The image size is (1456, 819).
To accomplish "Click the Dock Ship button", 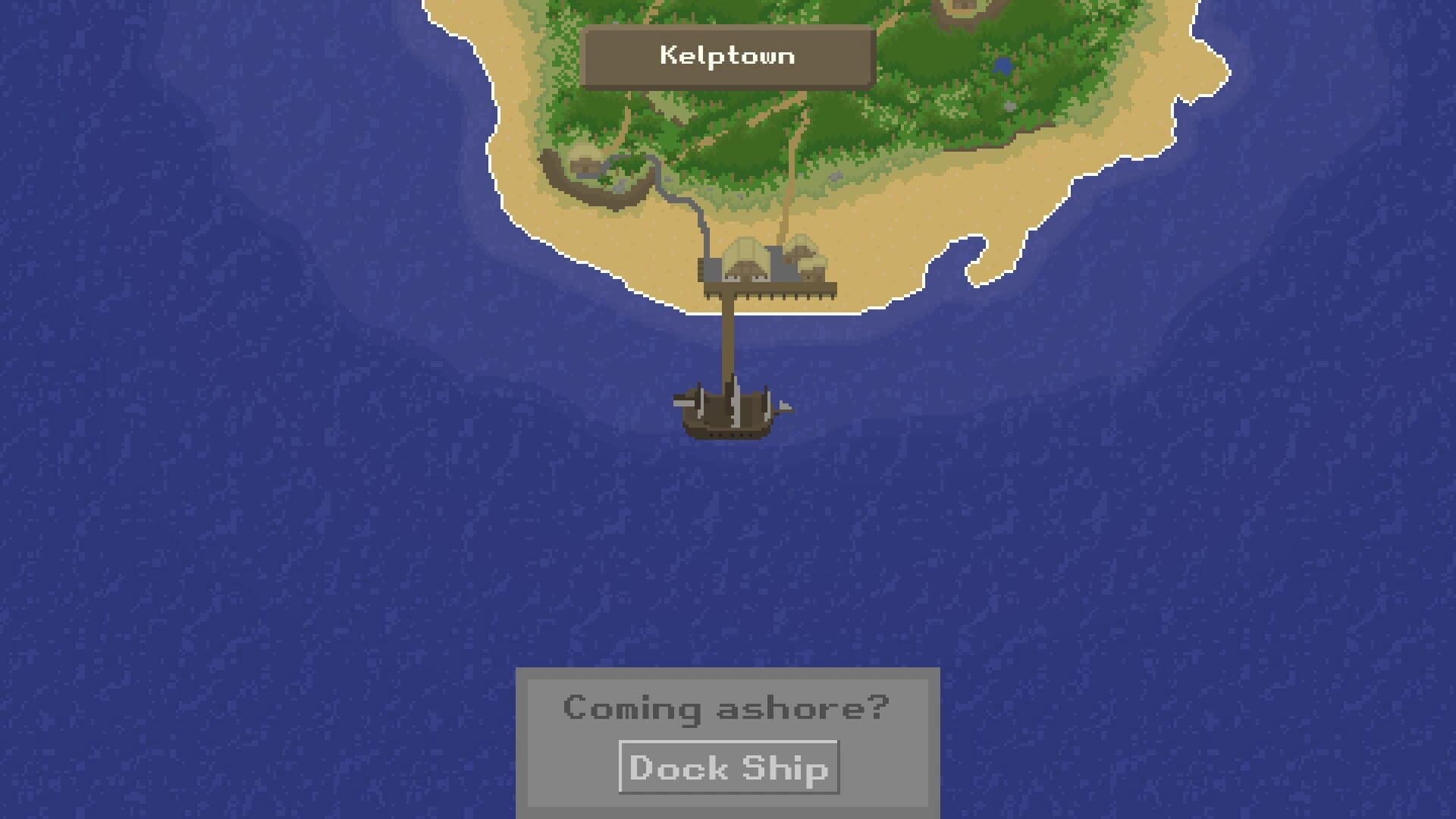I will point(728,767).
